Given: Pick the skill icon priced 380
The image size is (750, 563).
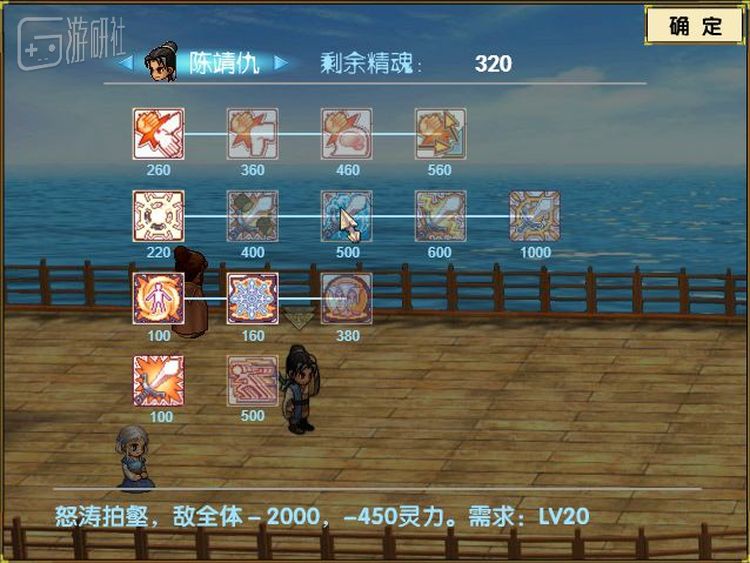Looking at the screenshot, I should pos(347,298).
